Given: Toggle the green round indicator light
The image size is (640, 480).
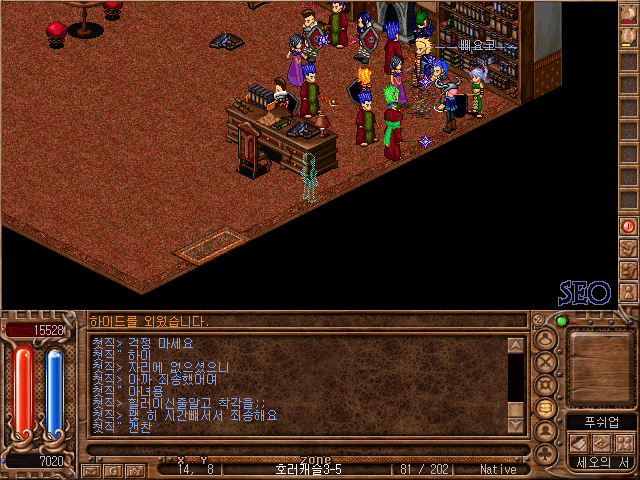Looking at the screenshot, I should tap(561, 321).
